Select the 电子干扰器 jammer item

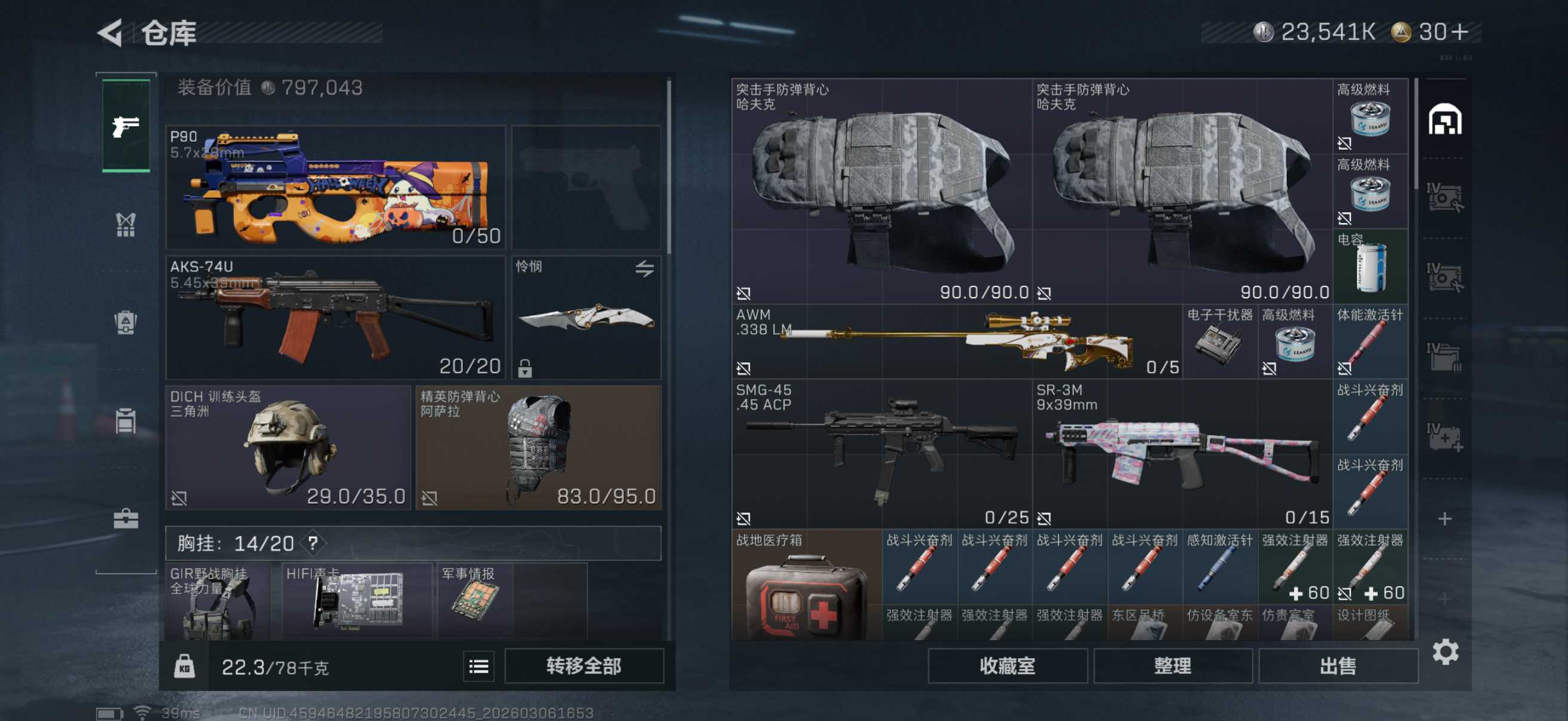pyautogui.click(x=1219, y=342)
